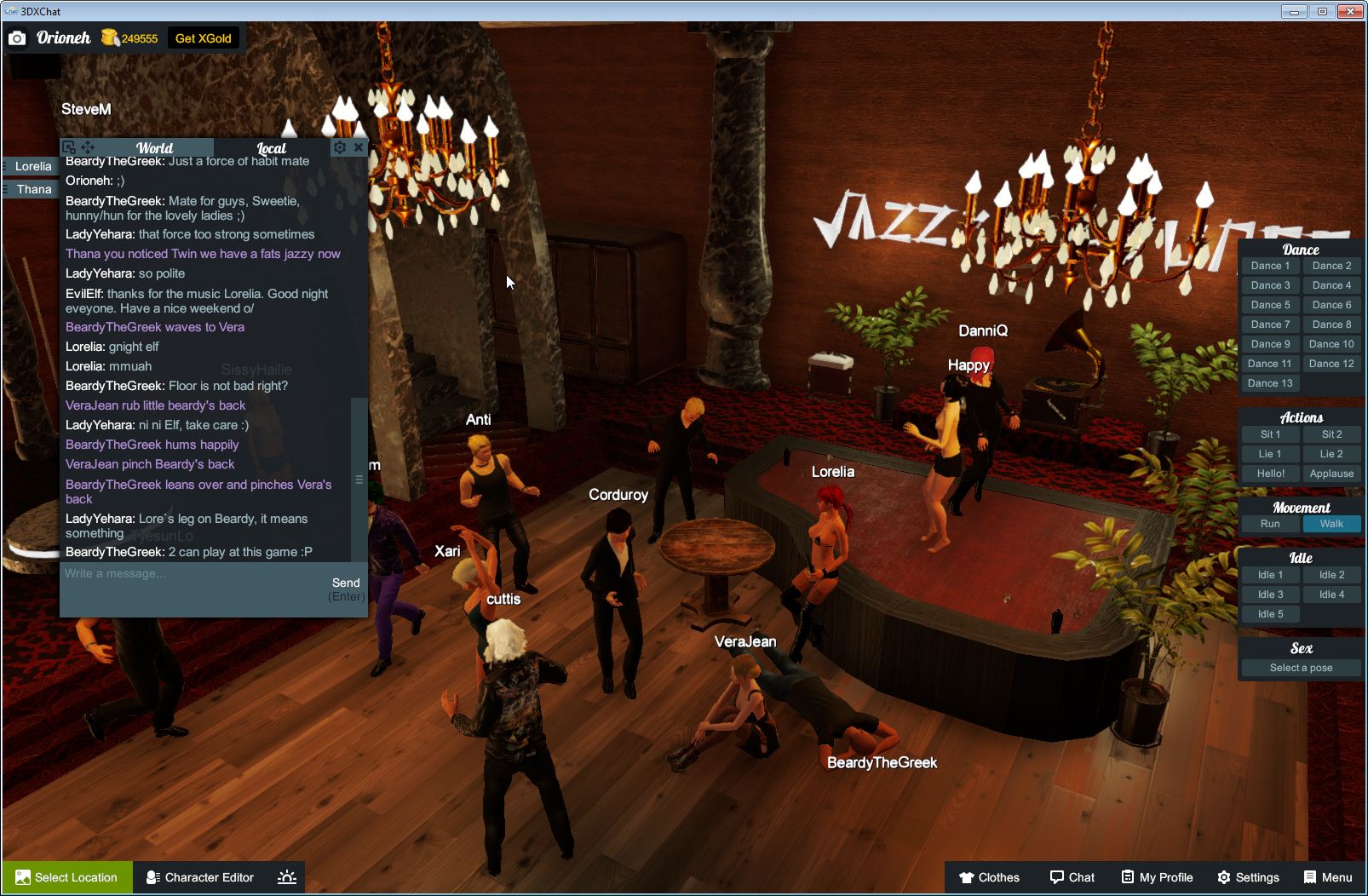Screen dimensions: 1368x896
Task: Keep Walk movement mode selected
Action: 1331,524
